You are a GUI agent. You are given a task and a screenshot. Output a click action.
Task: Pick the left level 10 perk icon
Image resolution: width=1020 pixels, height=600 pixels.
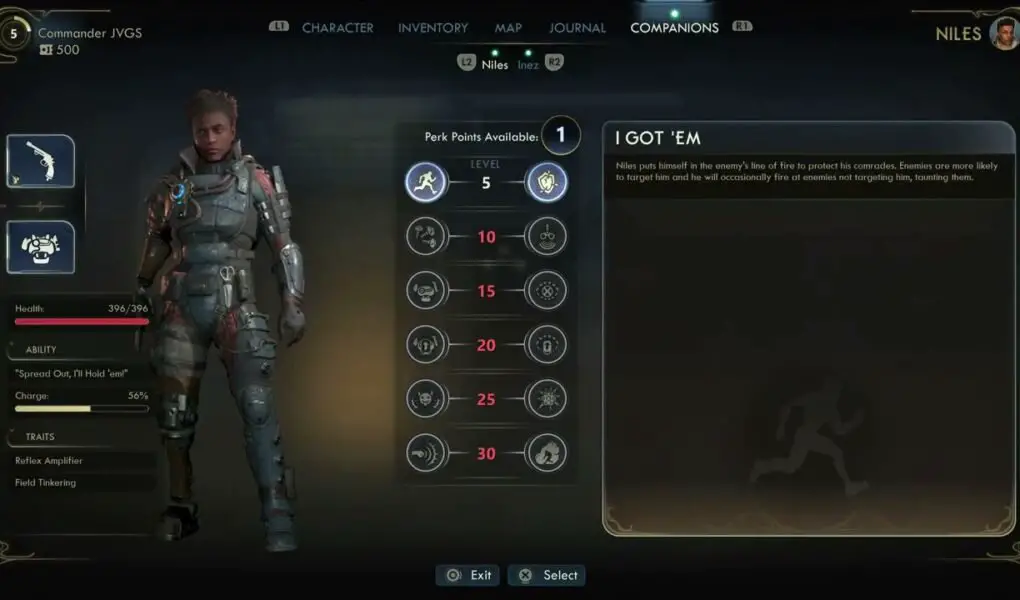point(425,237)
